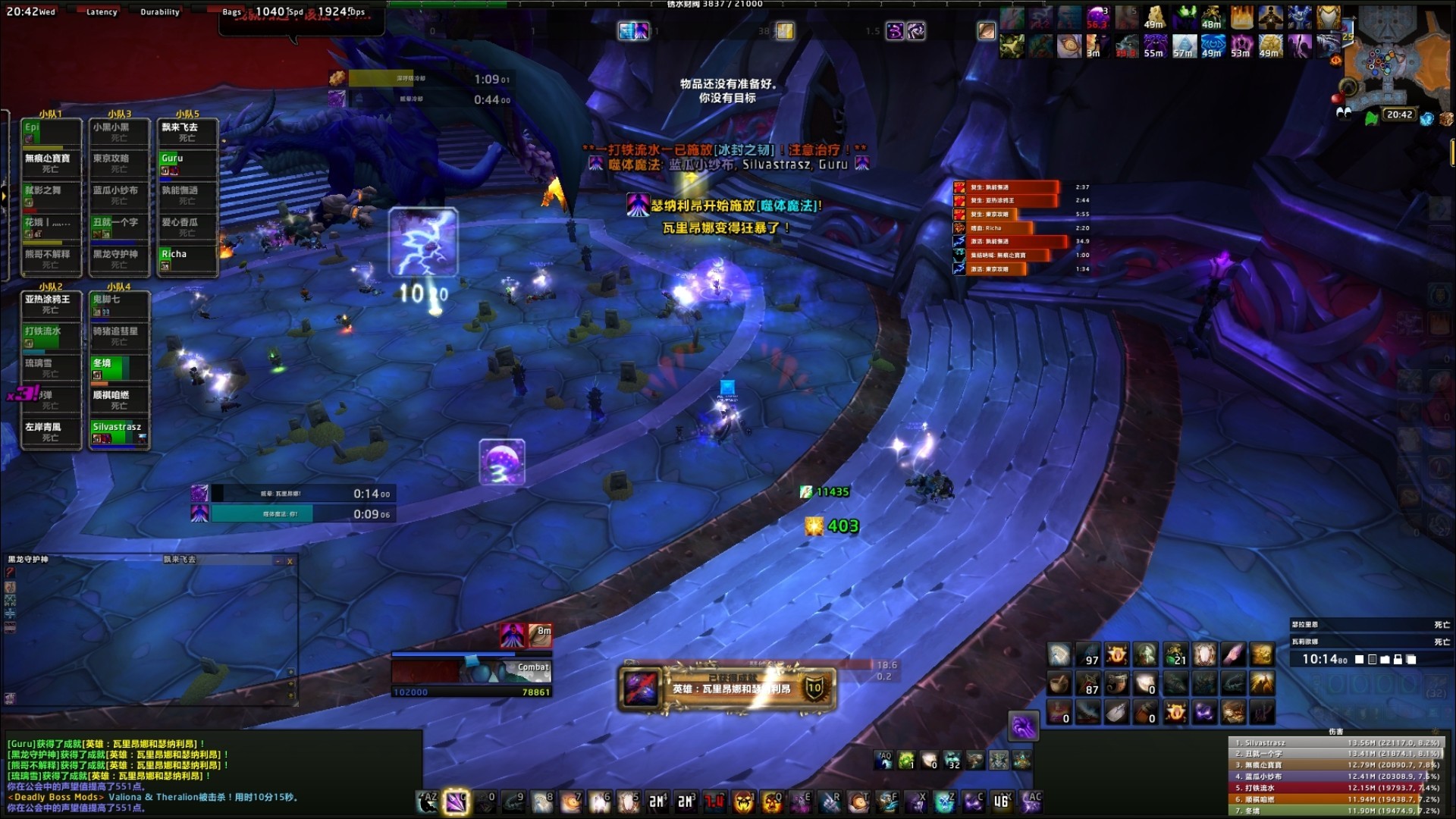This screenshot has height=819, width=1456.
Task: Cancel the 49m buff below the minimap
Action: 1271,47
